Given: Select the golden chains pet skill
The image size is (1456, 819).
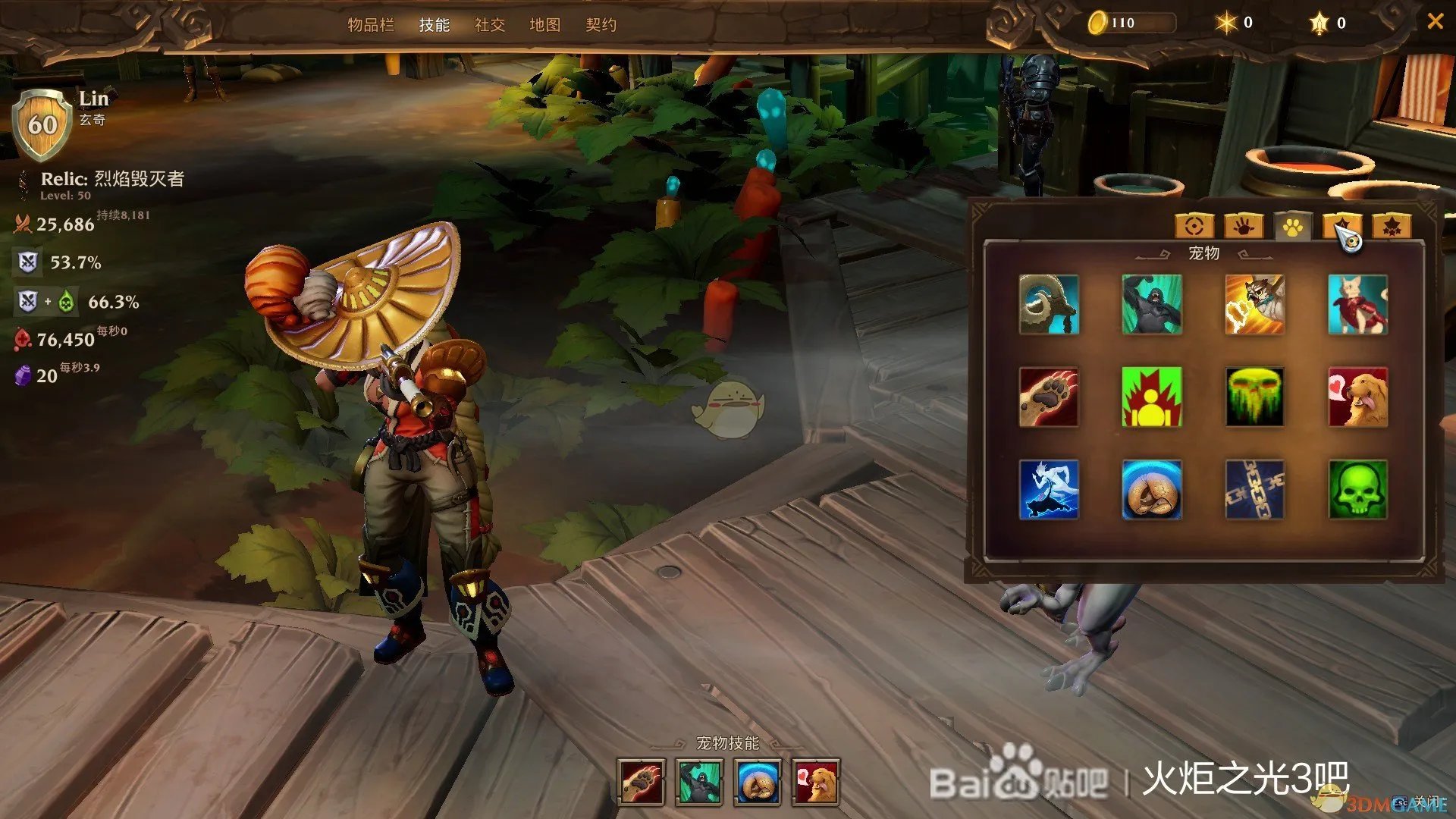Looking at the screenshot, I should tap(1255, 490).
